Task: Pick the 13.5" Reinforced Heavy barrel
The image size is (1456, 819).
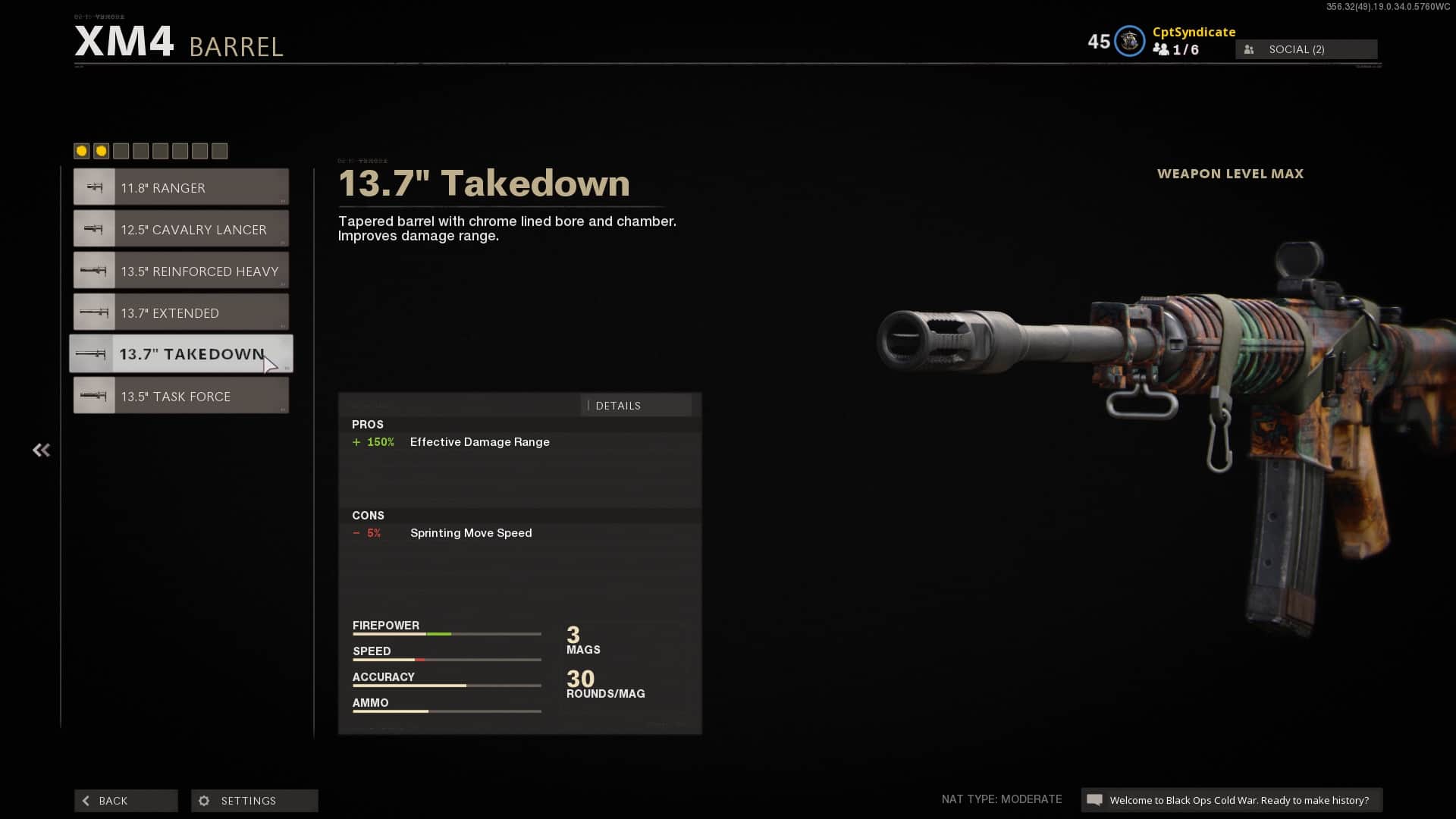Action: tap(181, 271)
